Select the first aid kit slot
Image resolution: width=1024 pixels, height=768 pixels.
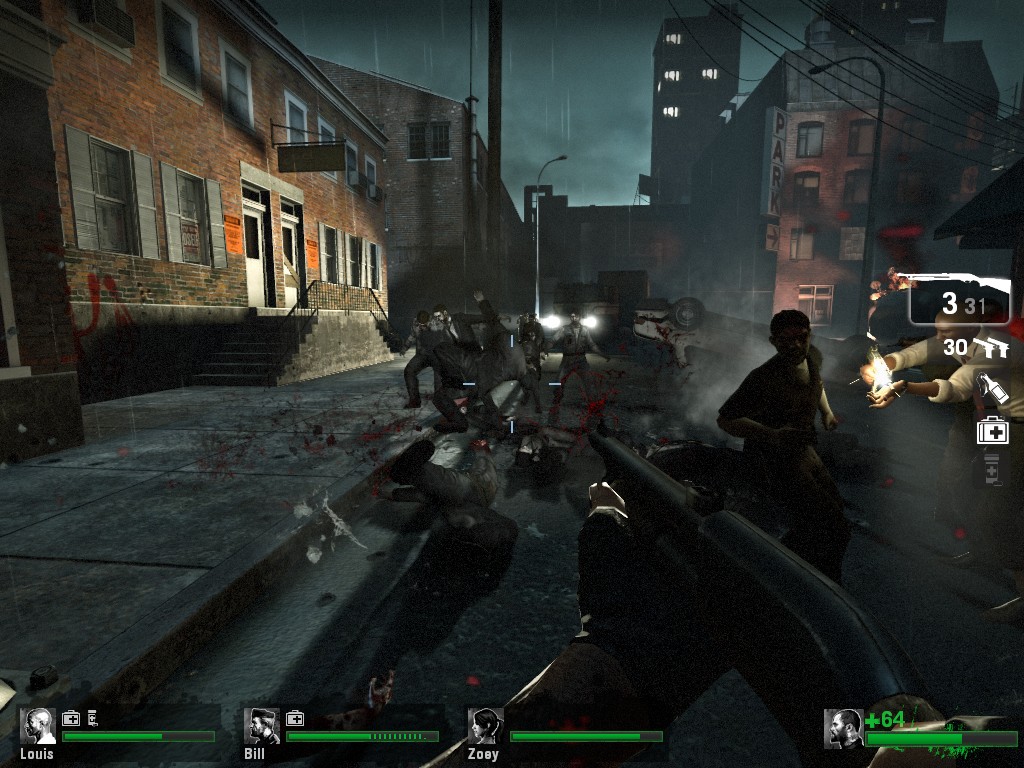click(x=992, y=431)
